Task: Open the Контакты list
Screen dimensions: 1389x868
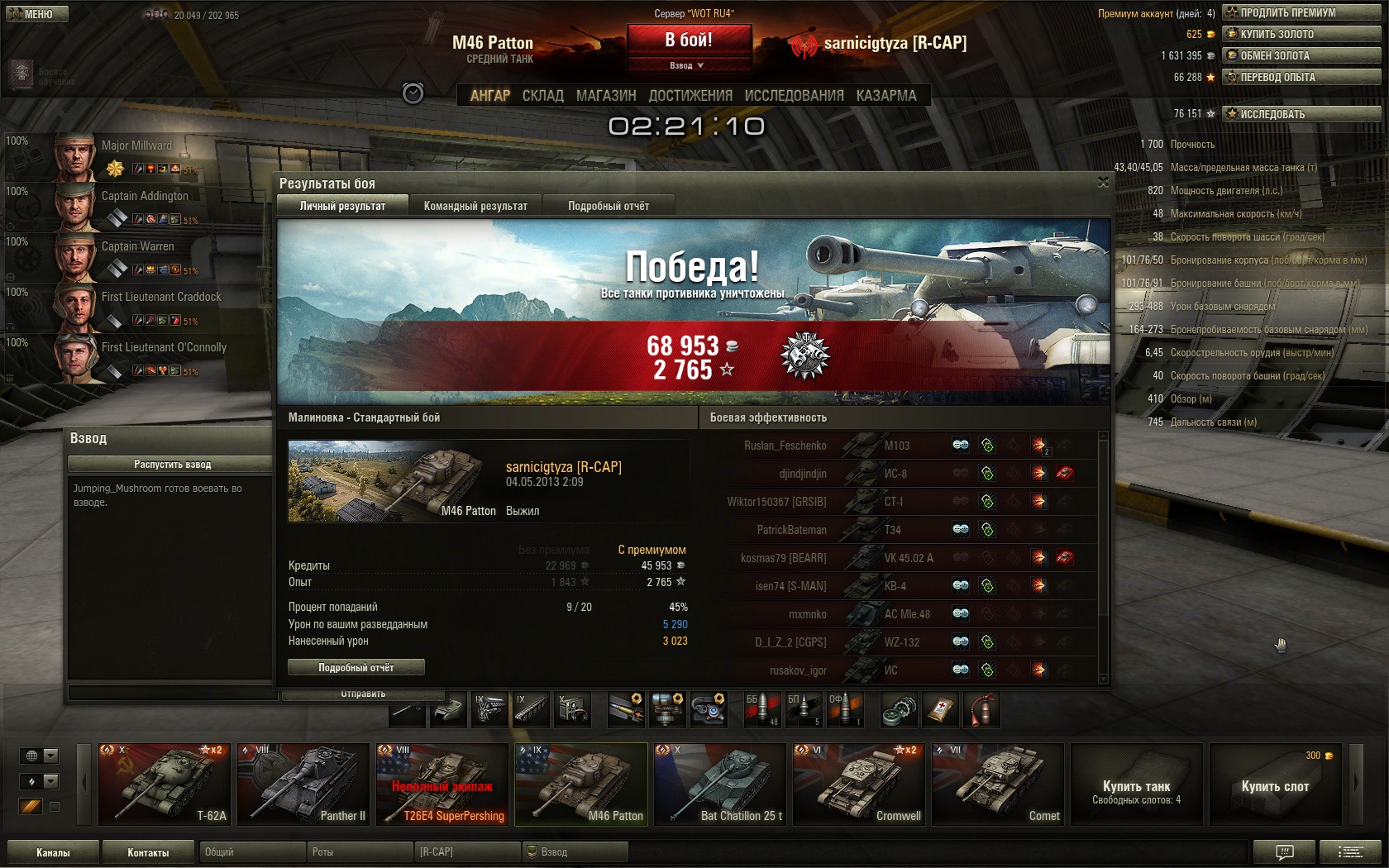Action: (x=148, y=852)
